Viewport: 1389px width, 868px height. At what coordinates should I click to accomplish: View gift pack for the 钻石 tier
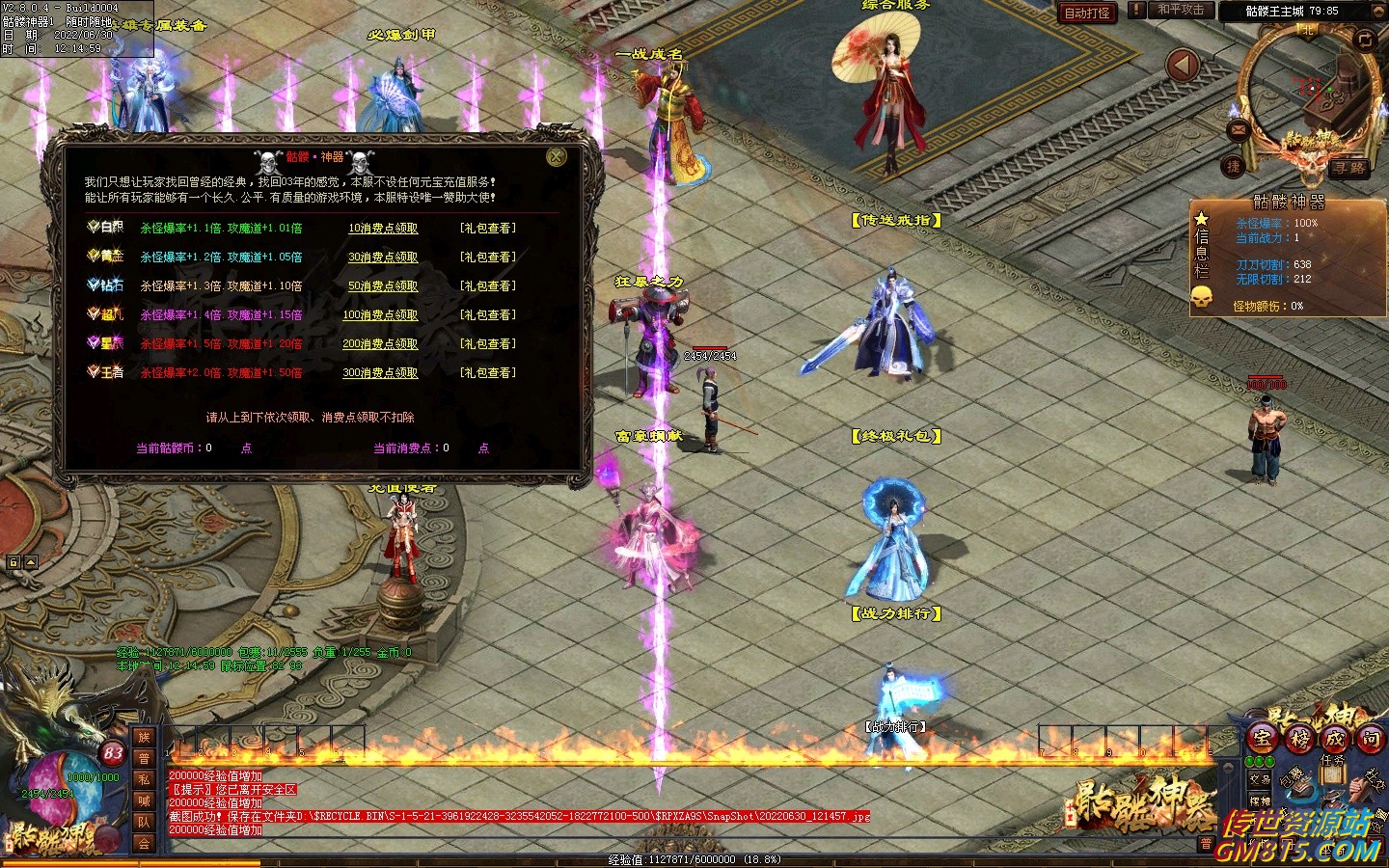tap(487, 286)
